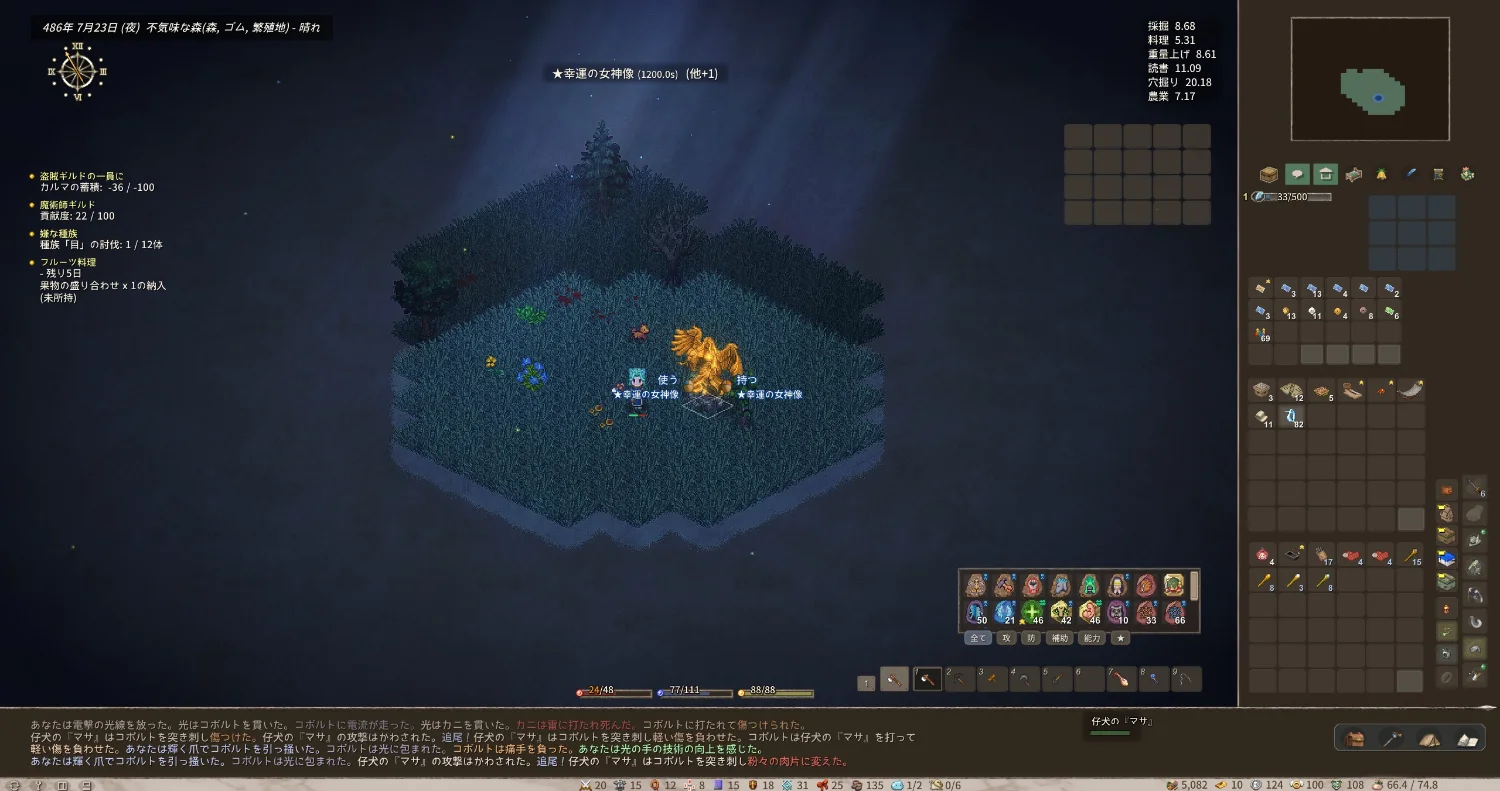
Task: Show favorite abilities with the star tab
Action: 1121,638
